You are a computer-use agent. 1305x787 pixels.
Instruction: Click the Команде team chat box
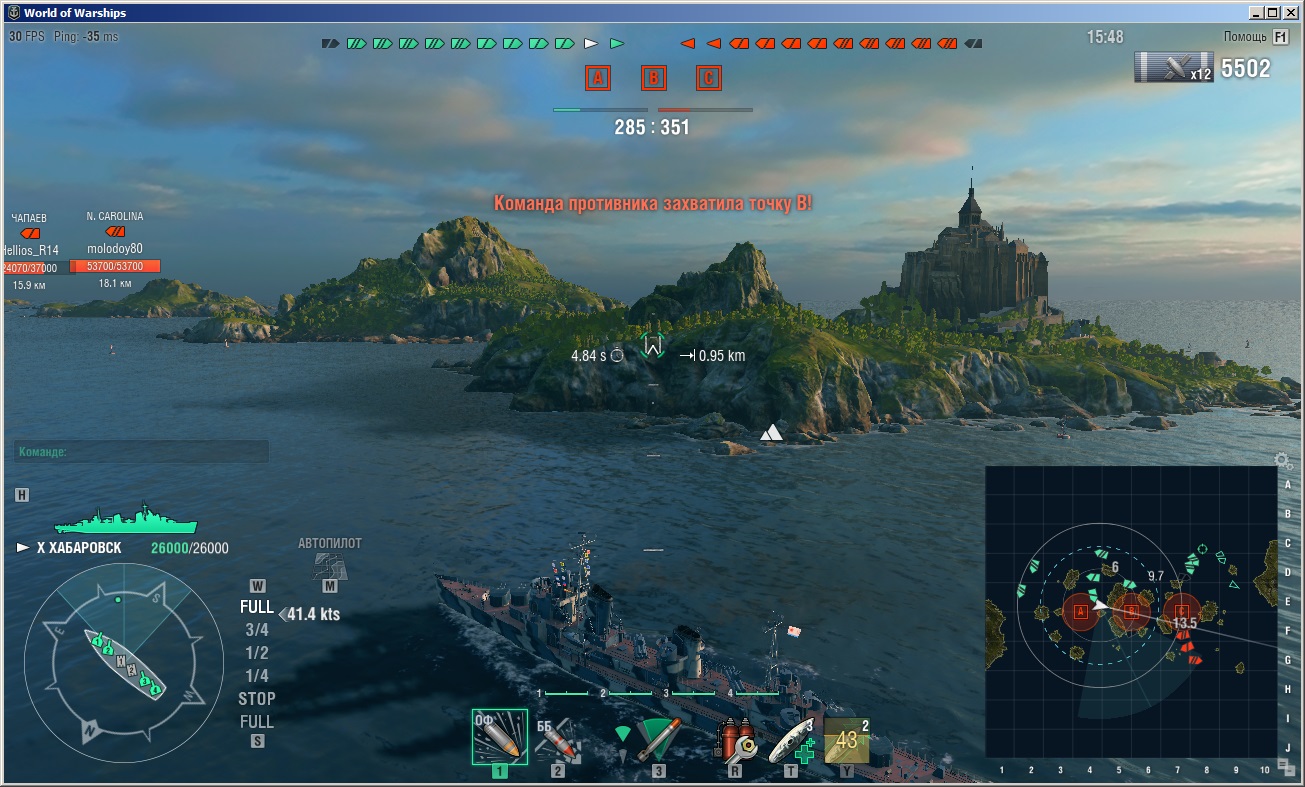pyautogui.click(x=141, y=452)
